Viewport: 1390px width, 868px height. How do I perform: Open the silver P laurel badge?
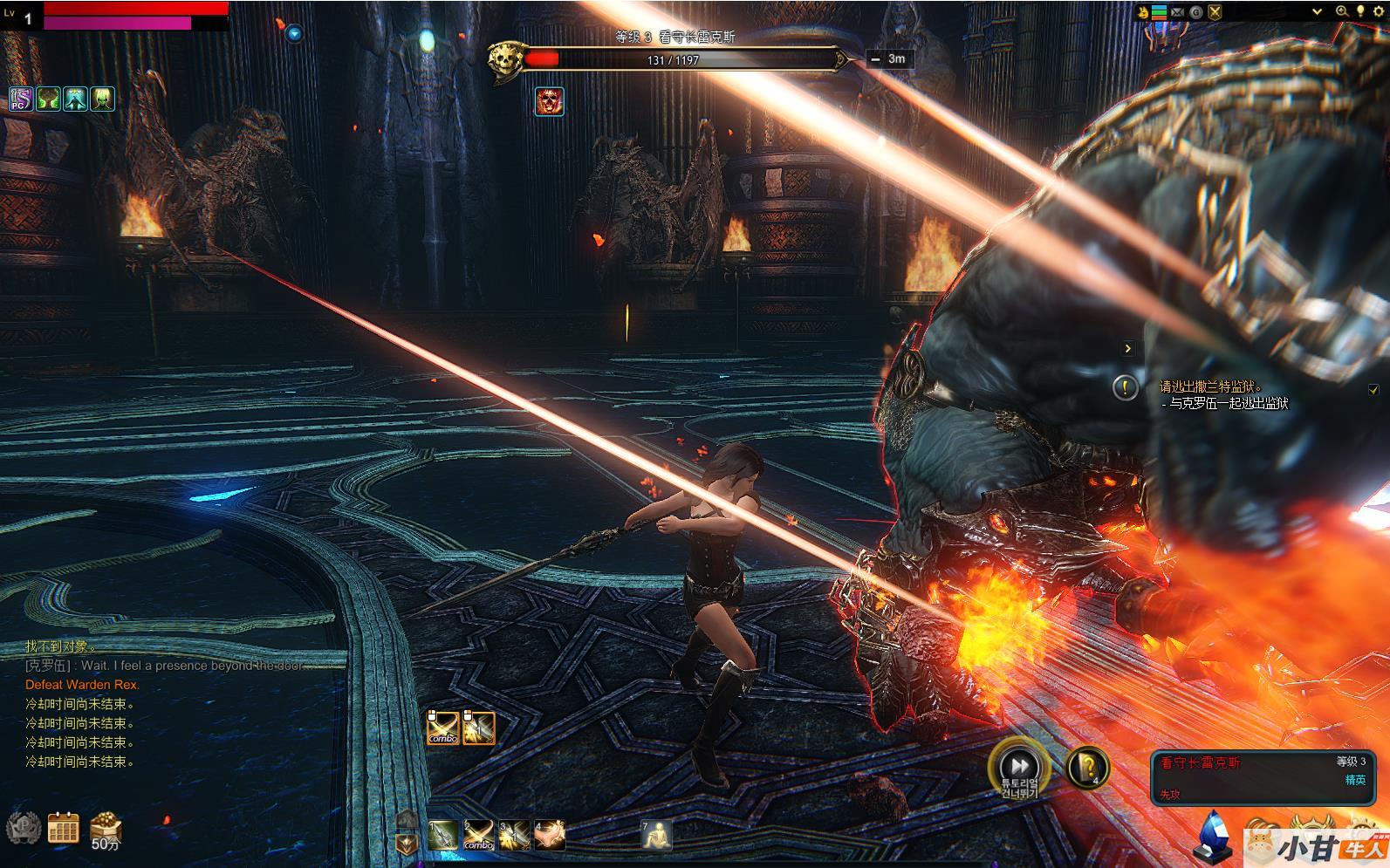pos(23,827)
